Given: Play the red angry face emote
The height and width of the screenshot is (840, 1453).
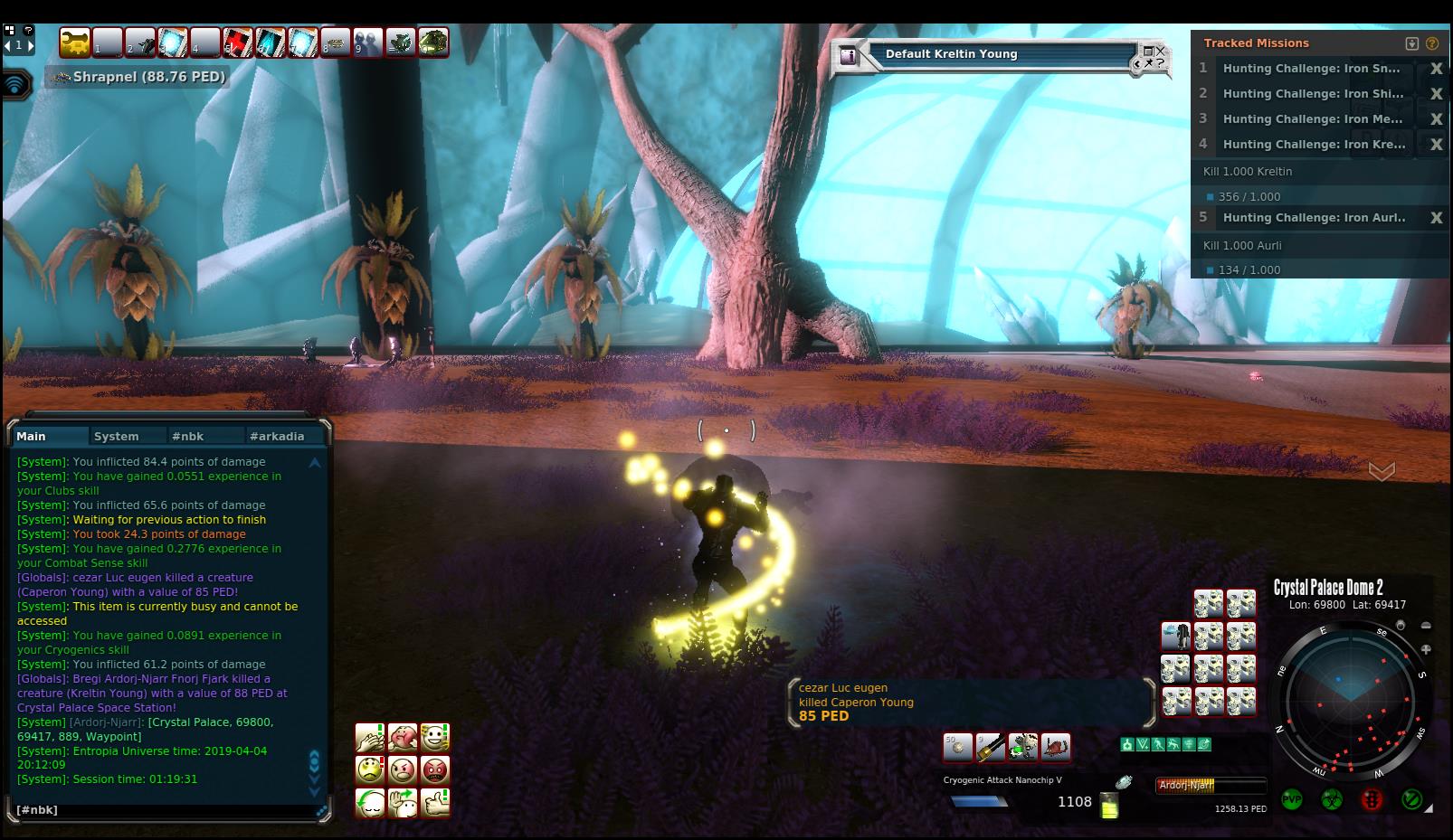Looking at the screenshot, I should click(x=435, y=770).
